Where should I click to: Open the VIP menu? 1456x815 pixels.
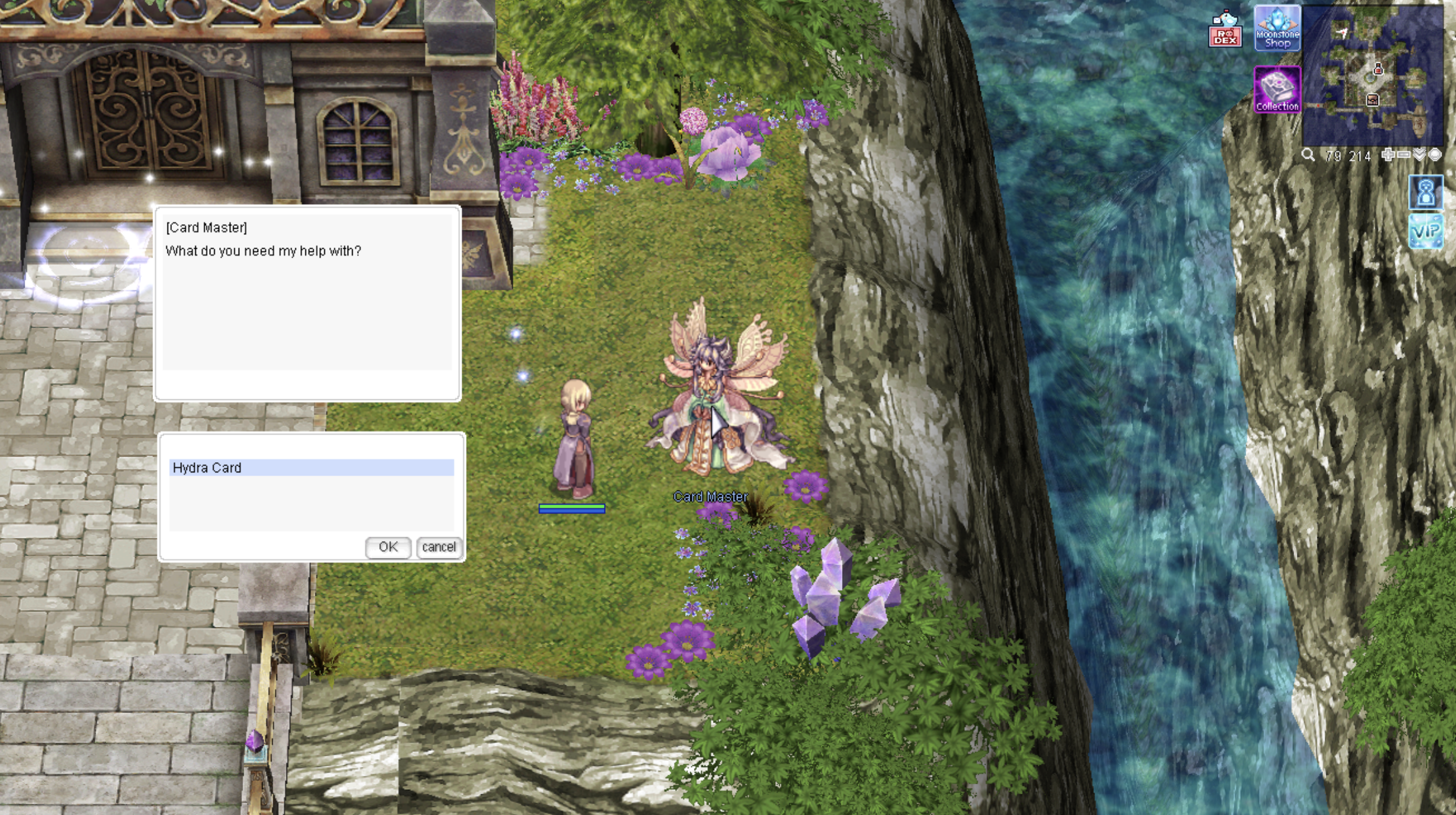[x=1426, y=231]
